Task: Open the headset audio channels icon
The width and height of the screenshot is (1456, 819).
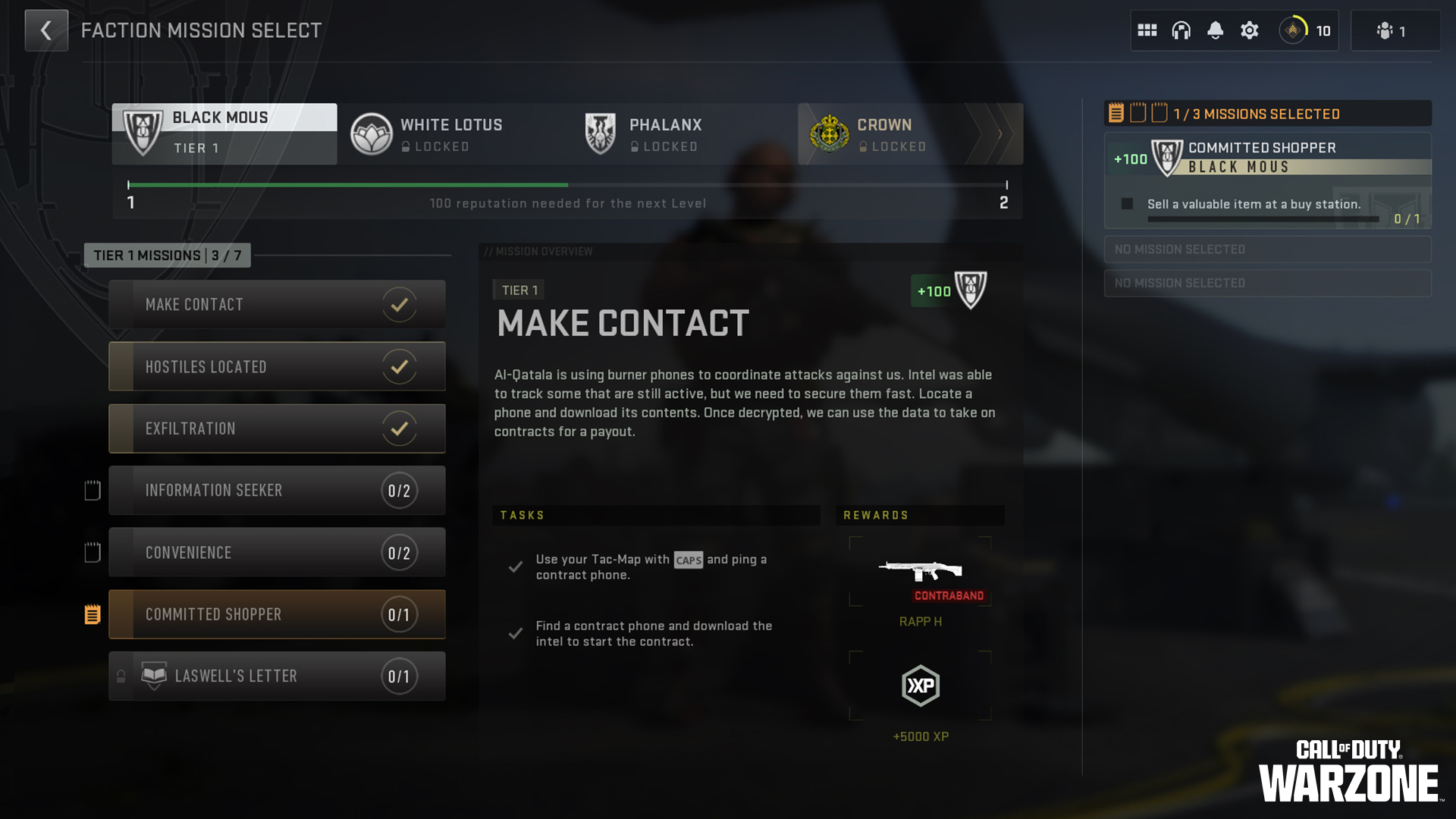Action: coord(1181,30)
